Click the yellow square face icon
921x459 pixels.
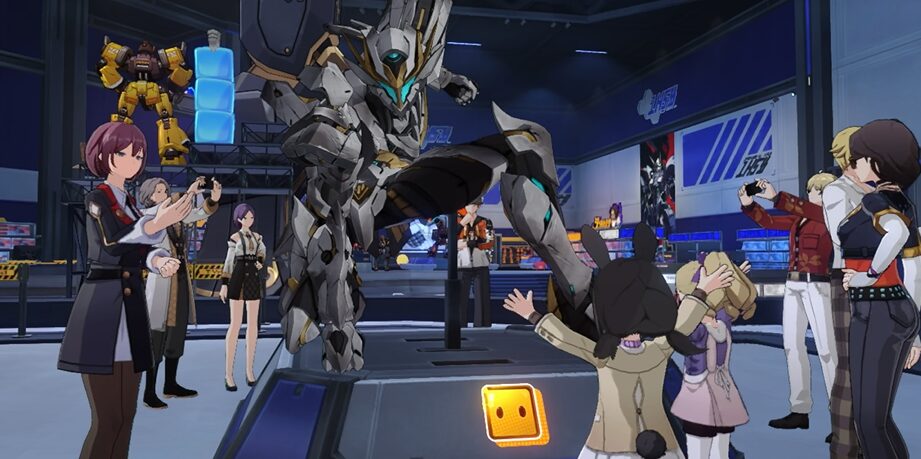tap(513, 412)
